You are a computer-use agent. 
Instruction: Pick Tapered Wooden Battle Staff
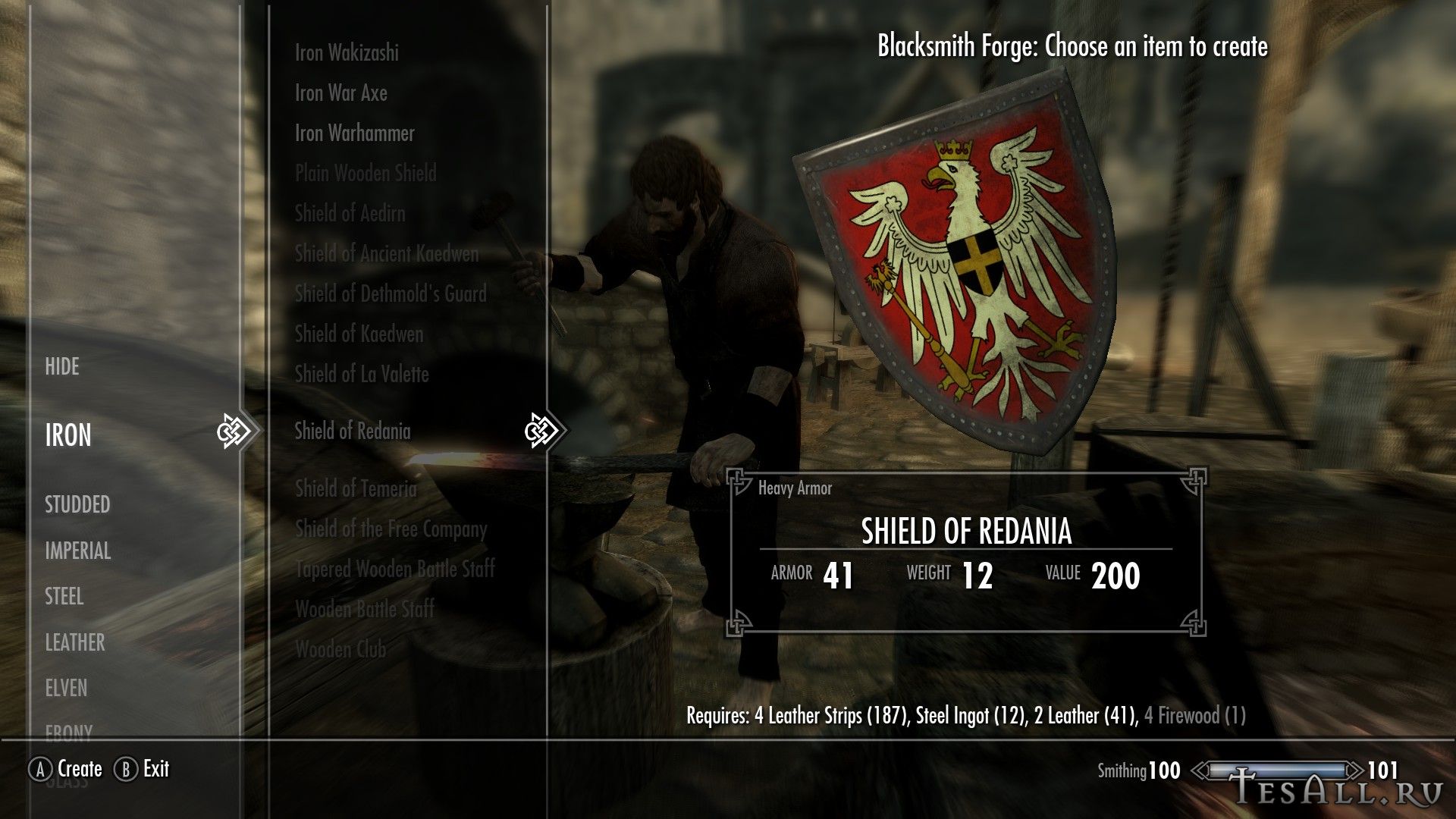click(395, 570)
